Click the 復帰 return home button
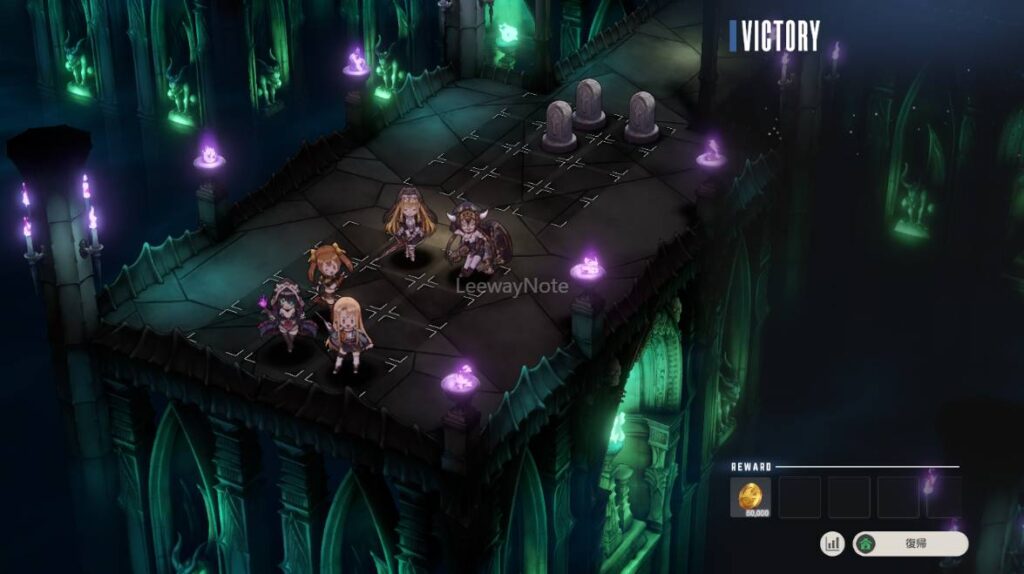The image size is (1024, 574). click(x=910, y=544)
